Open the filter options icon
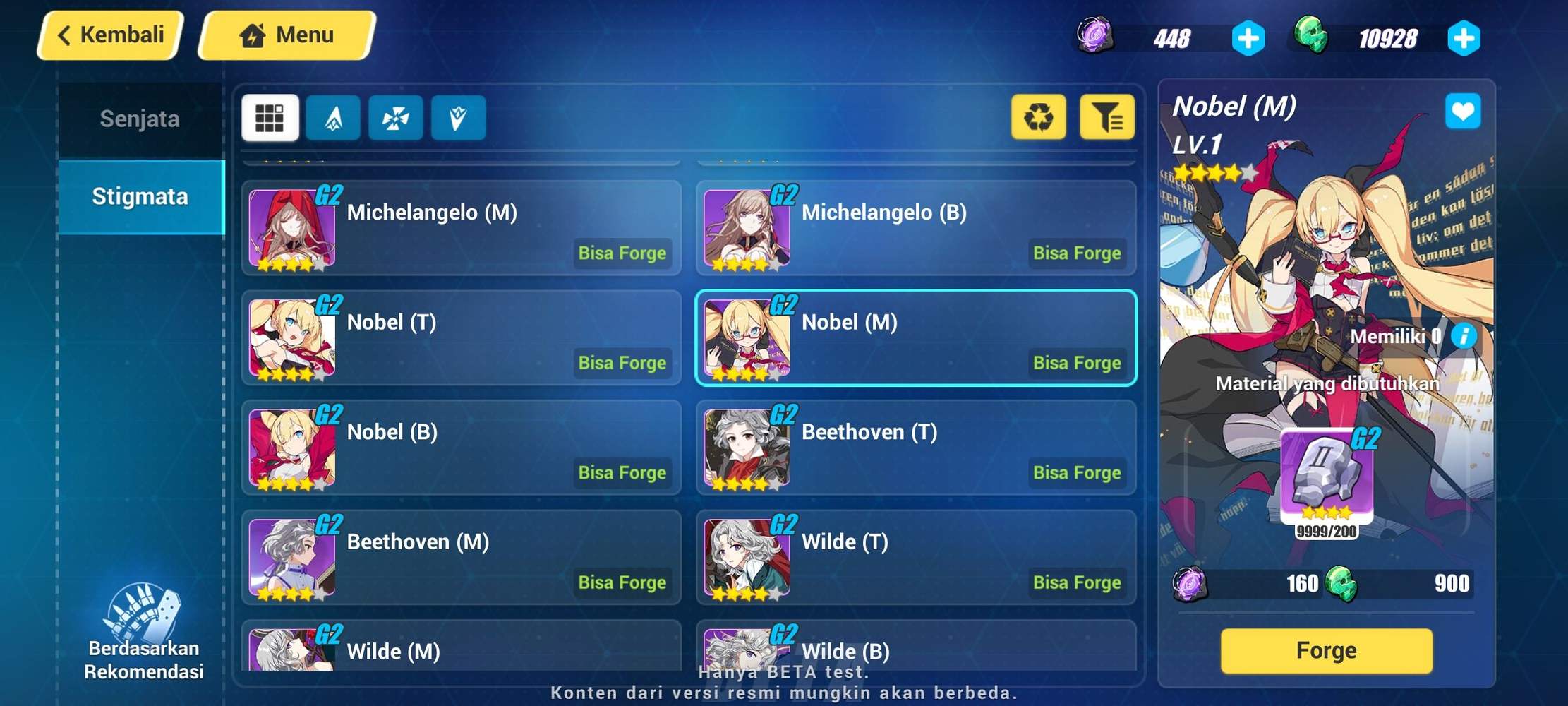 tap(1107, 117)
